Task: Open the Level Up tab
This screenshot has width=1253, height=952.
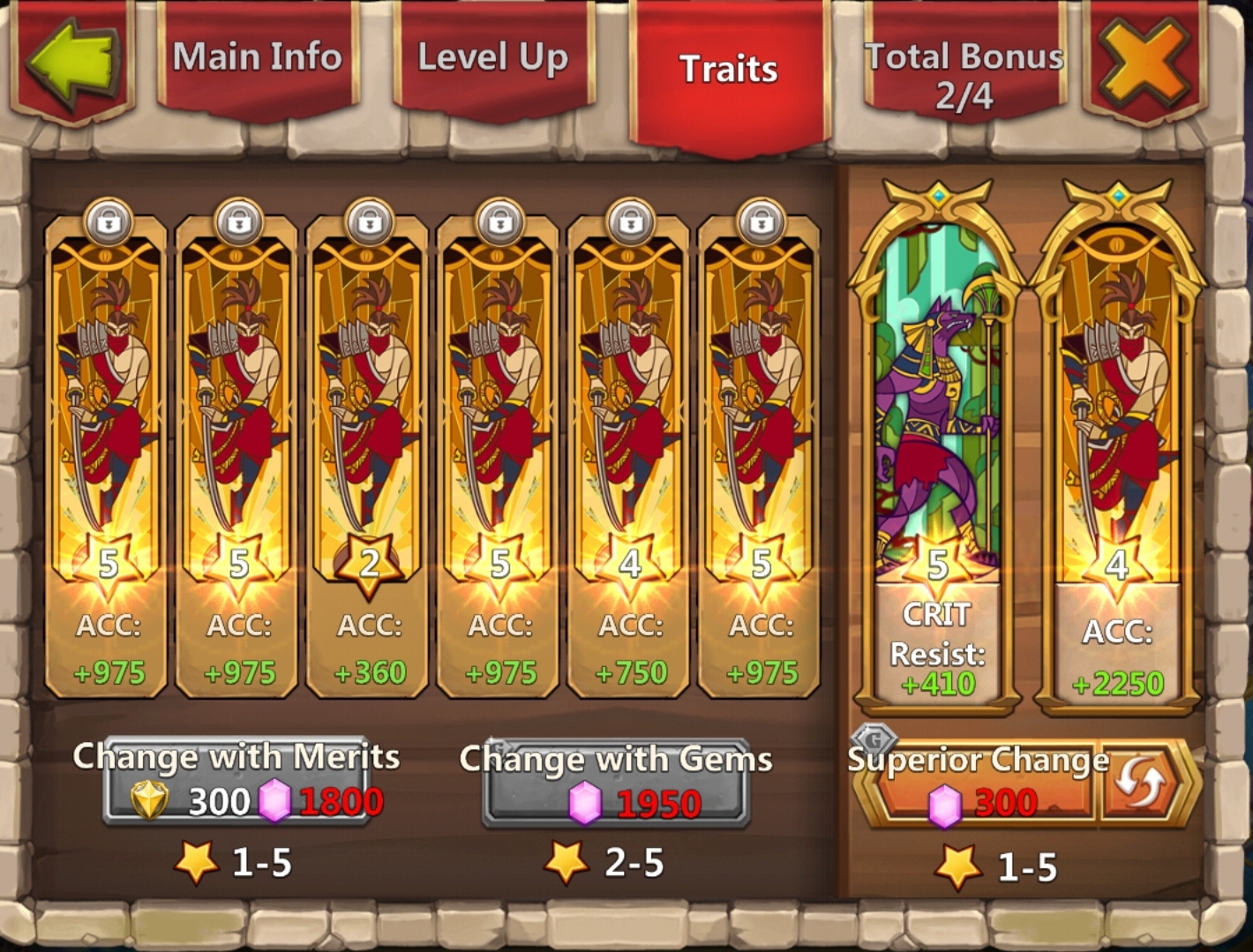Action: point(492,58)
